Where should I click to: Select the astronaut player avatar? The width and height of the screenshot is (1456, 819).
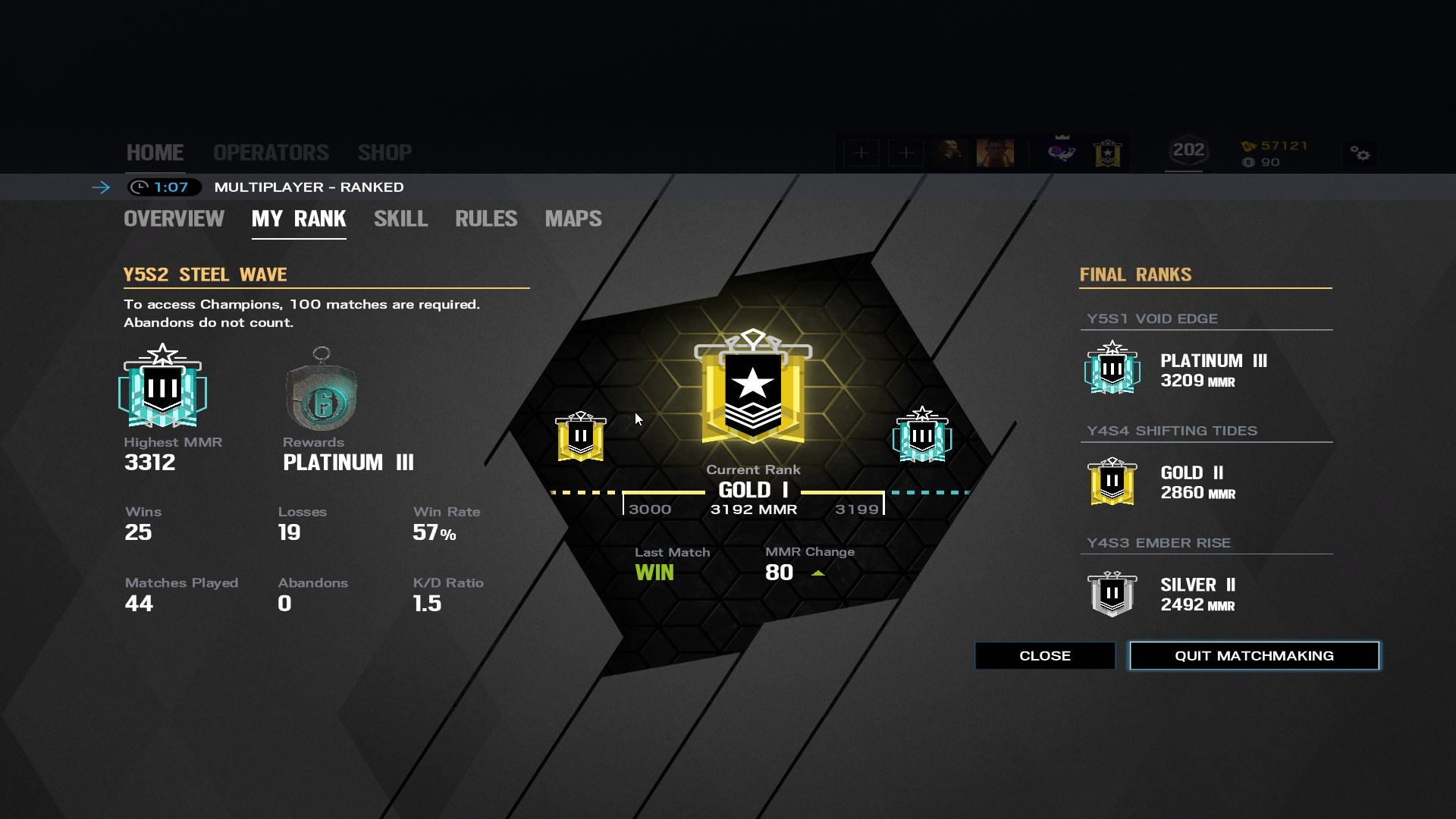click(1062, 152)
